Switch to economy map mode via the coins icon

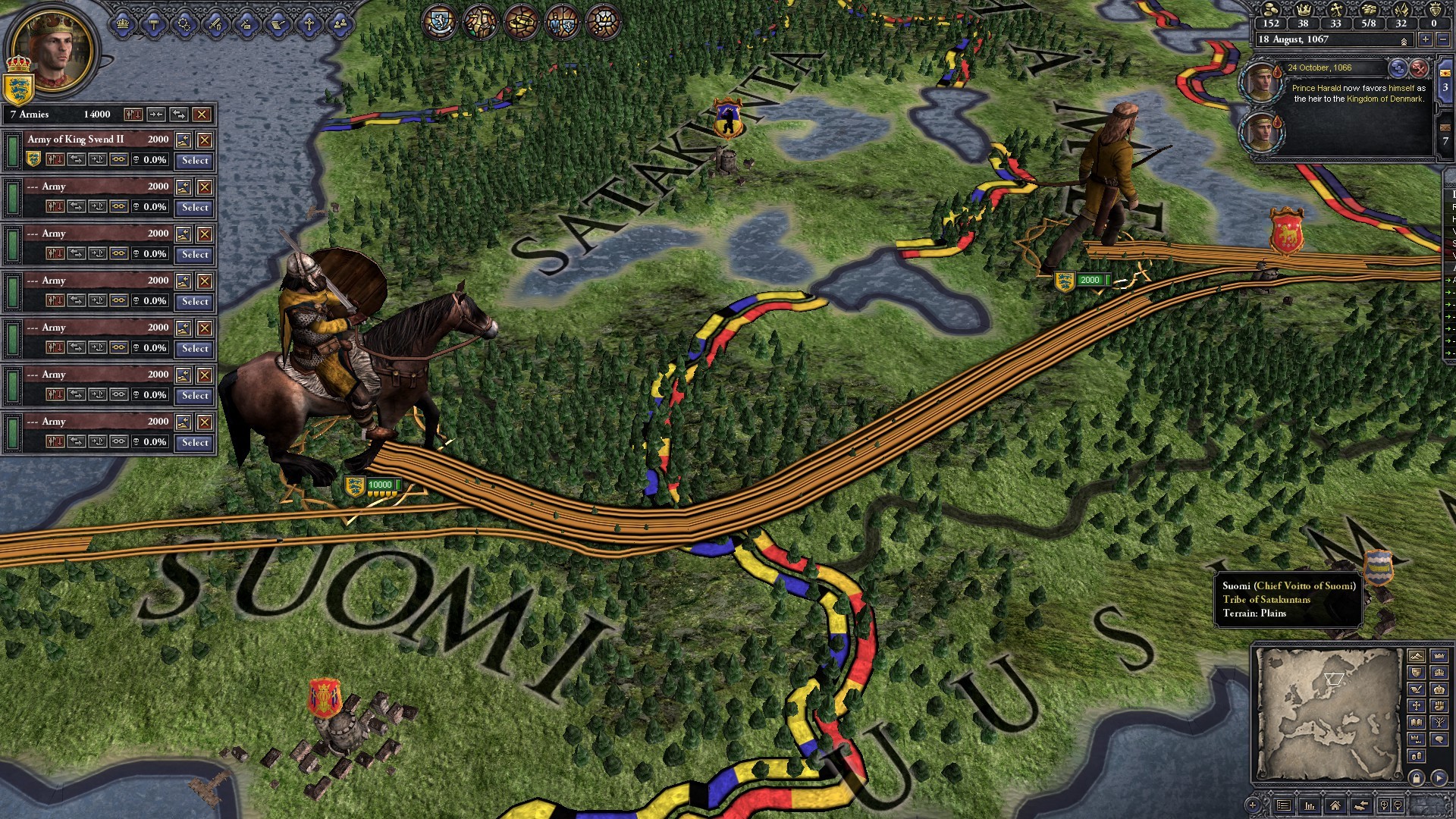tap(1418, 755)
